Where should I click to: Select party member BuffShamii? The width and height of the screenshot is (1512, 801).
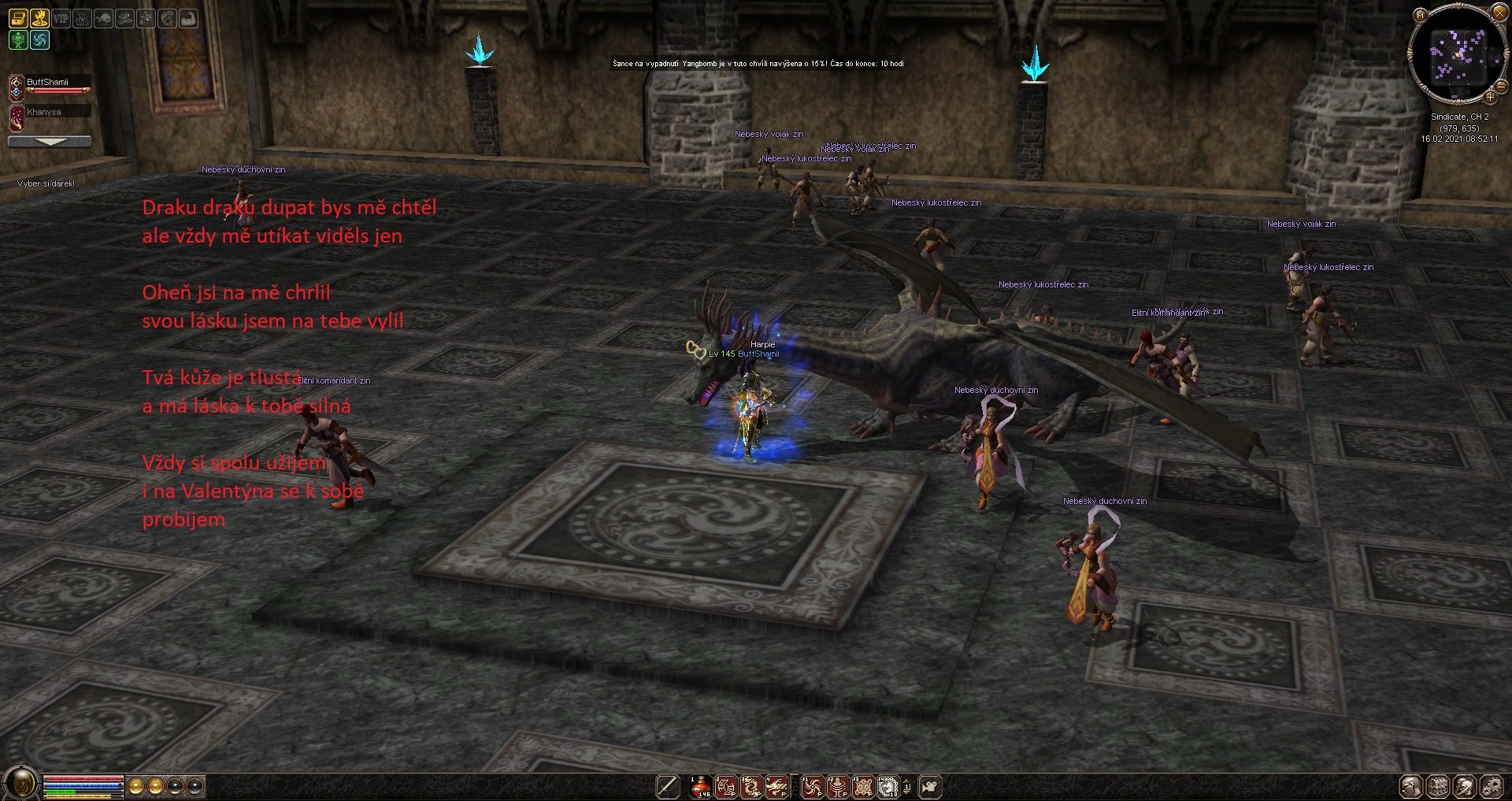(x=47, y=82)
